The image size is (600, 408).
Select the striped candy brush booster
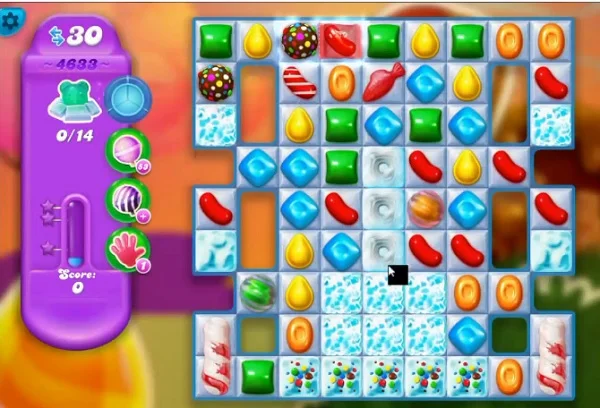[x=127, y=197]
